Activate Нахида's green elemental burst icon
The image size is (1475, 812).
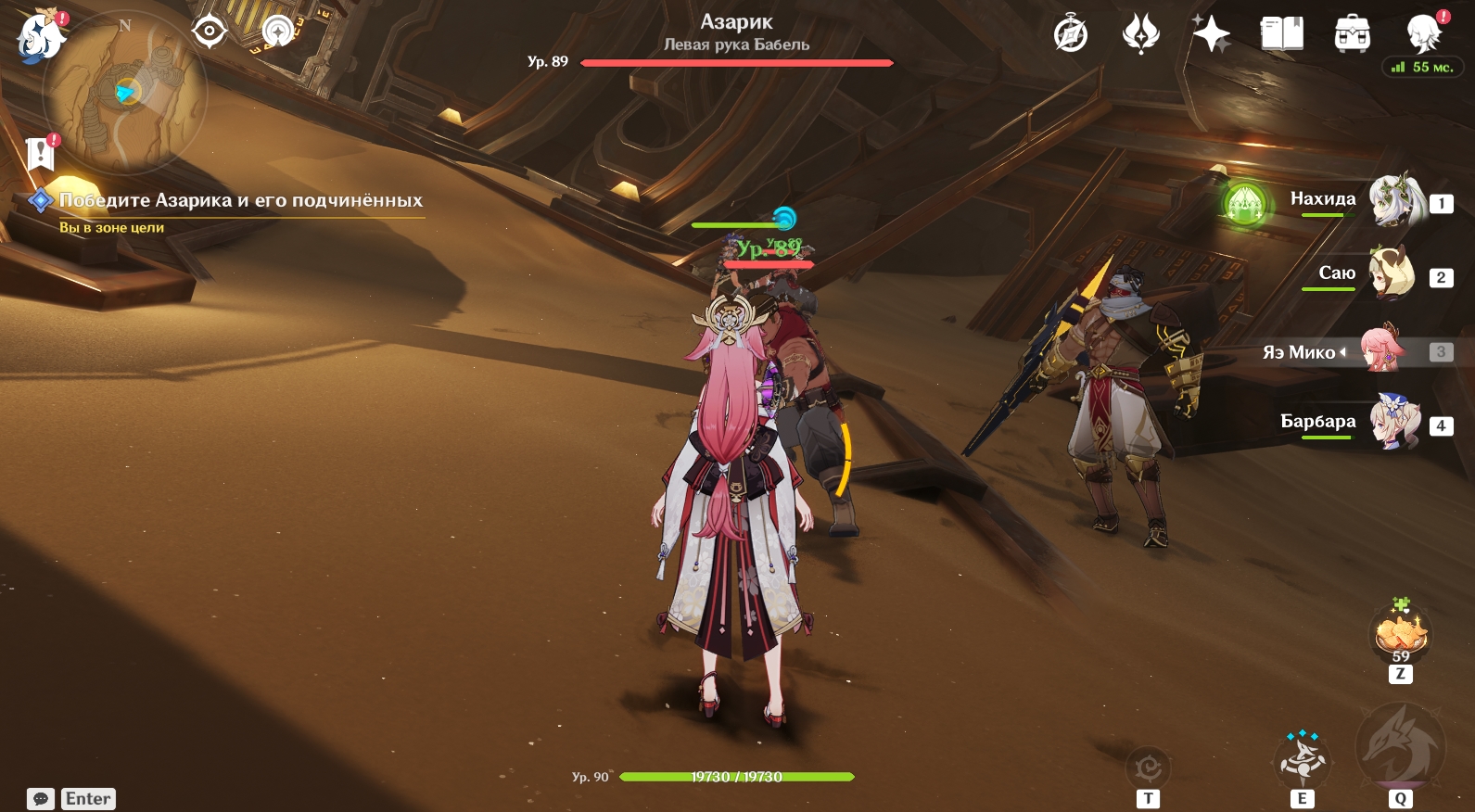pos(1244,202)
